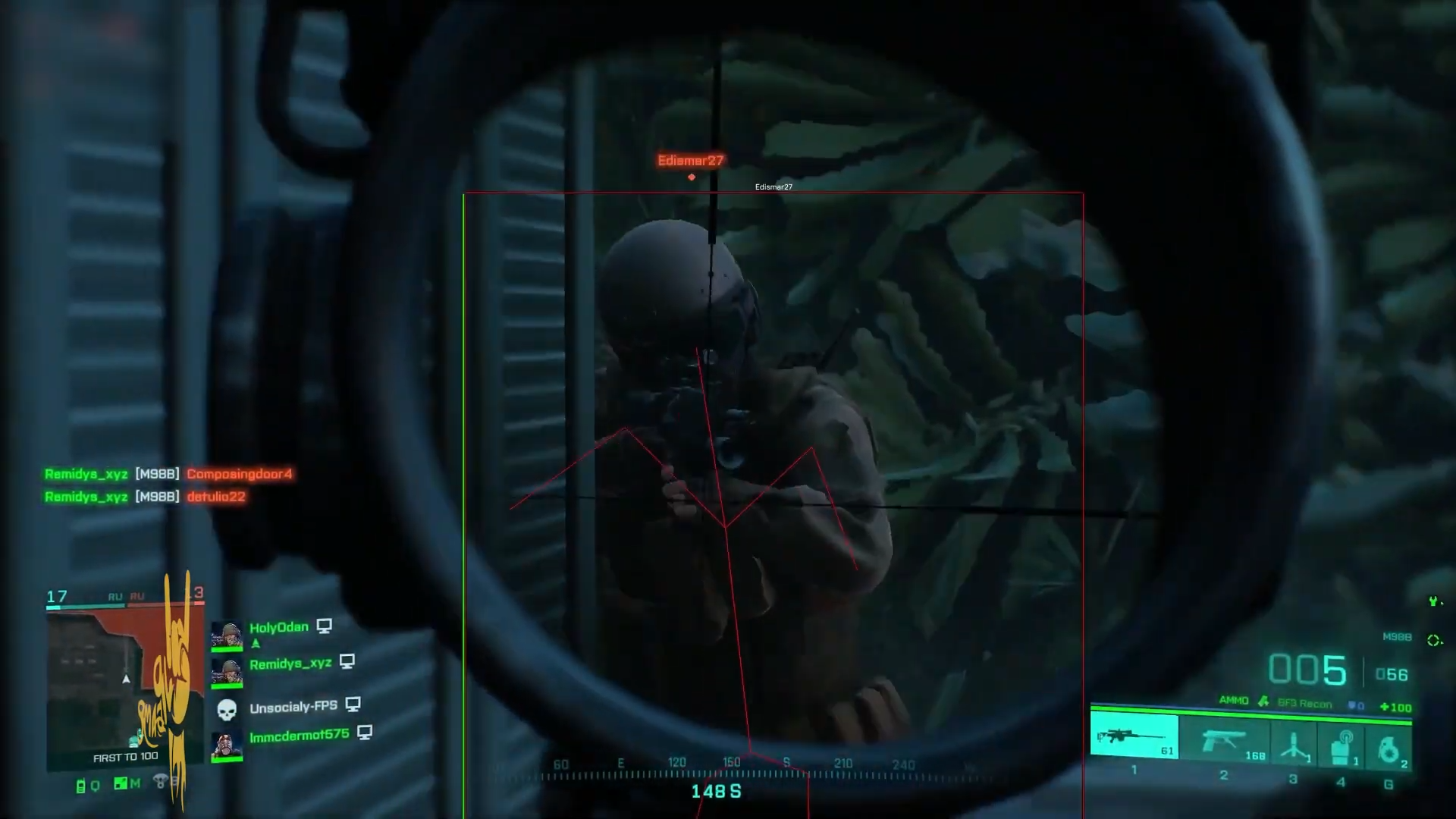
Task: Select the sniper rifle weapon slot
Action: click(x=1134, y=736)
